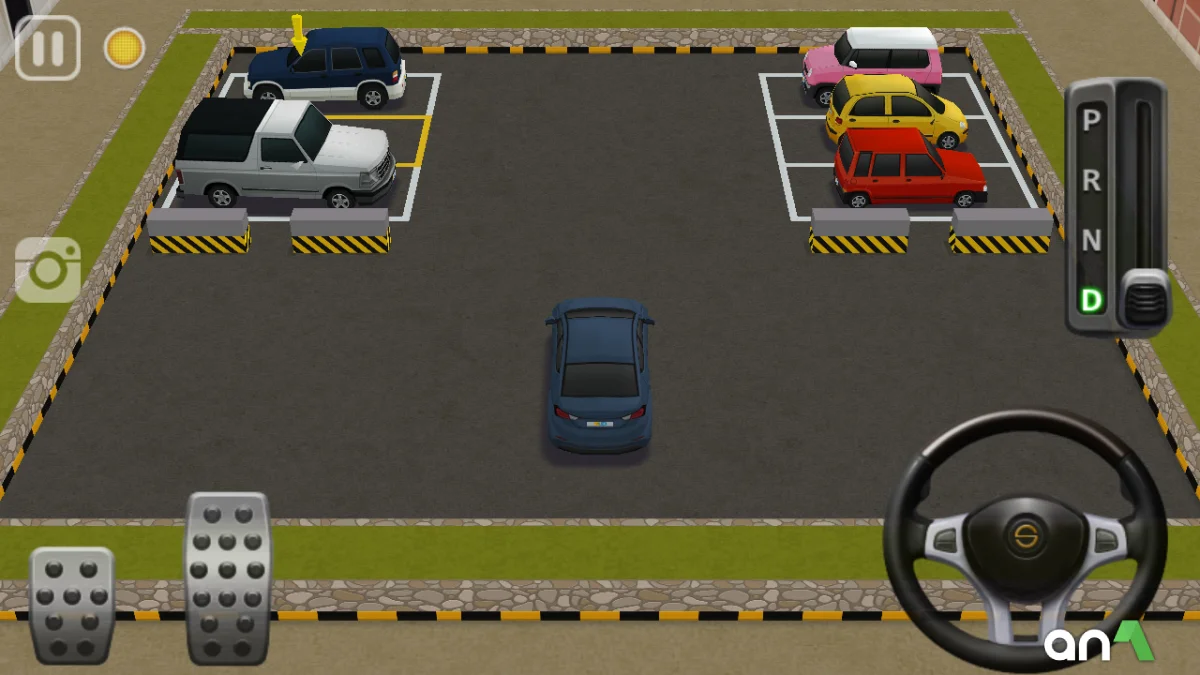1200x675 pixels.
Task: Pause the game
Action: point(47,48)
